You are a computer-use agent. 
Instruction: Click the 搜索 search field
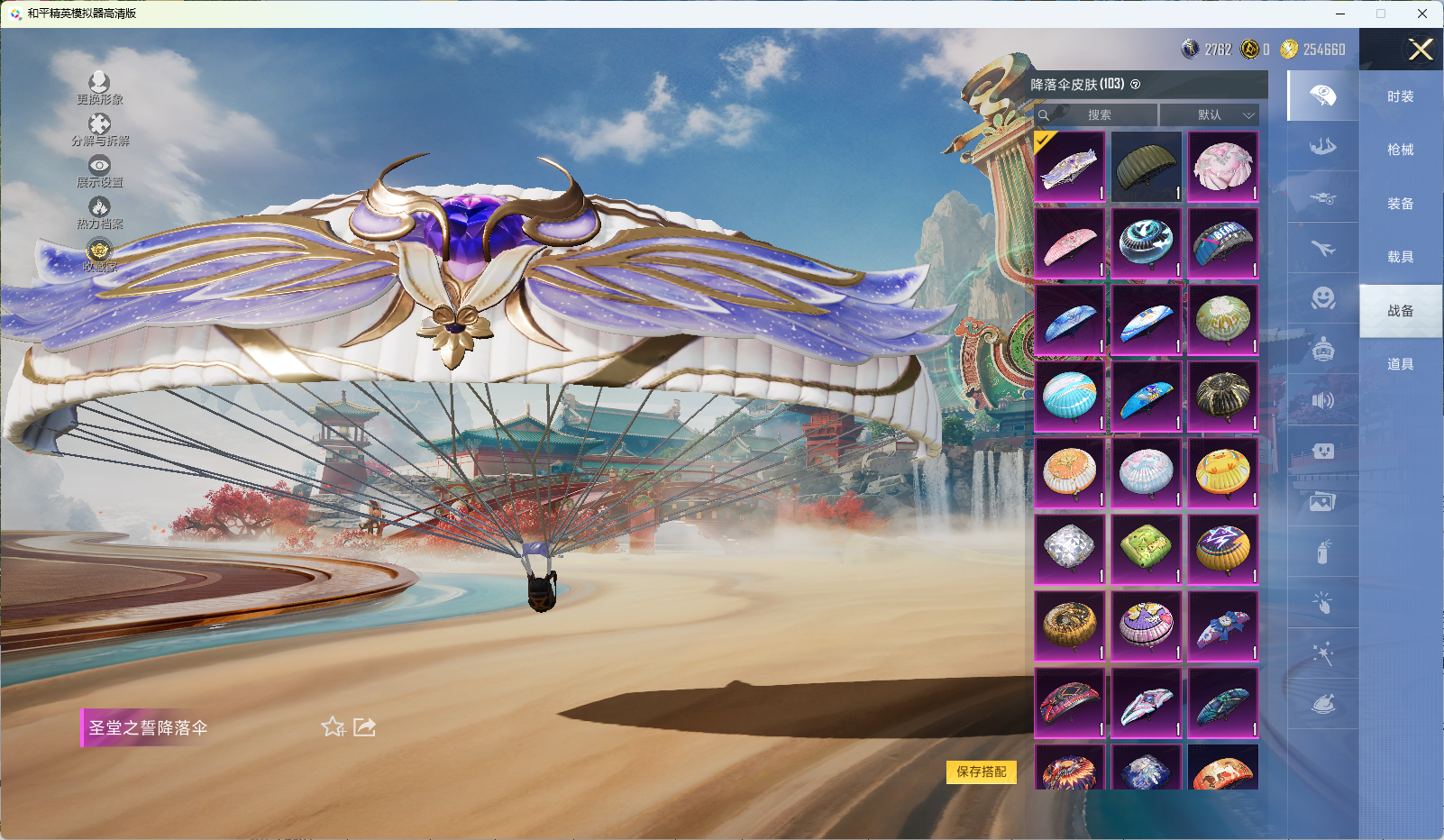(x=1099, y=115)
